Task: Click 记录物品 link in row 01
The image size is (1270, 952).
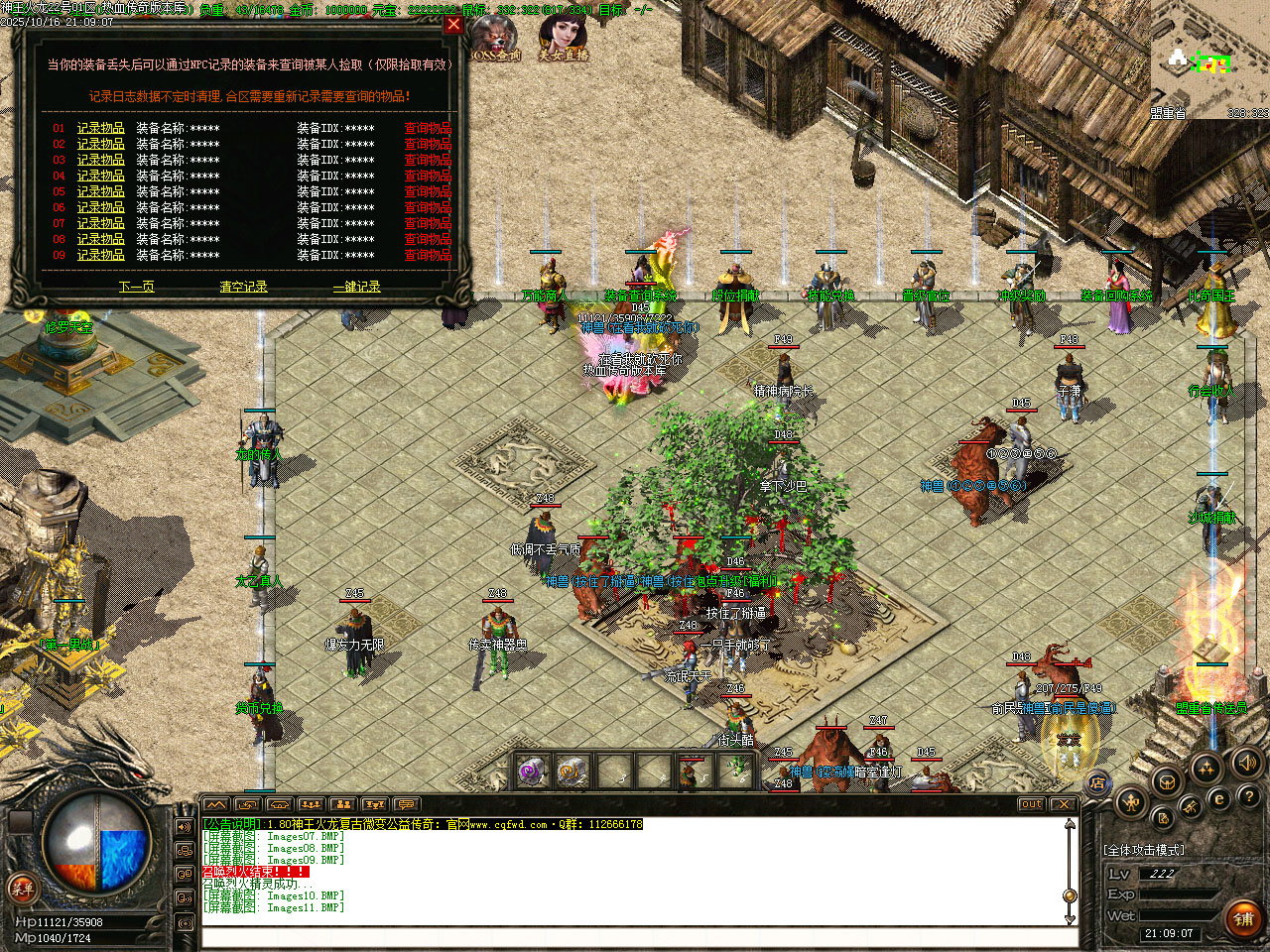Action: tap(101, 128)
